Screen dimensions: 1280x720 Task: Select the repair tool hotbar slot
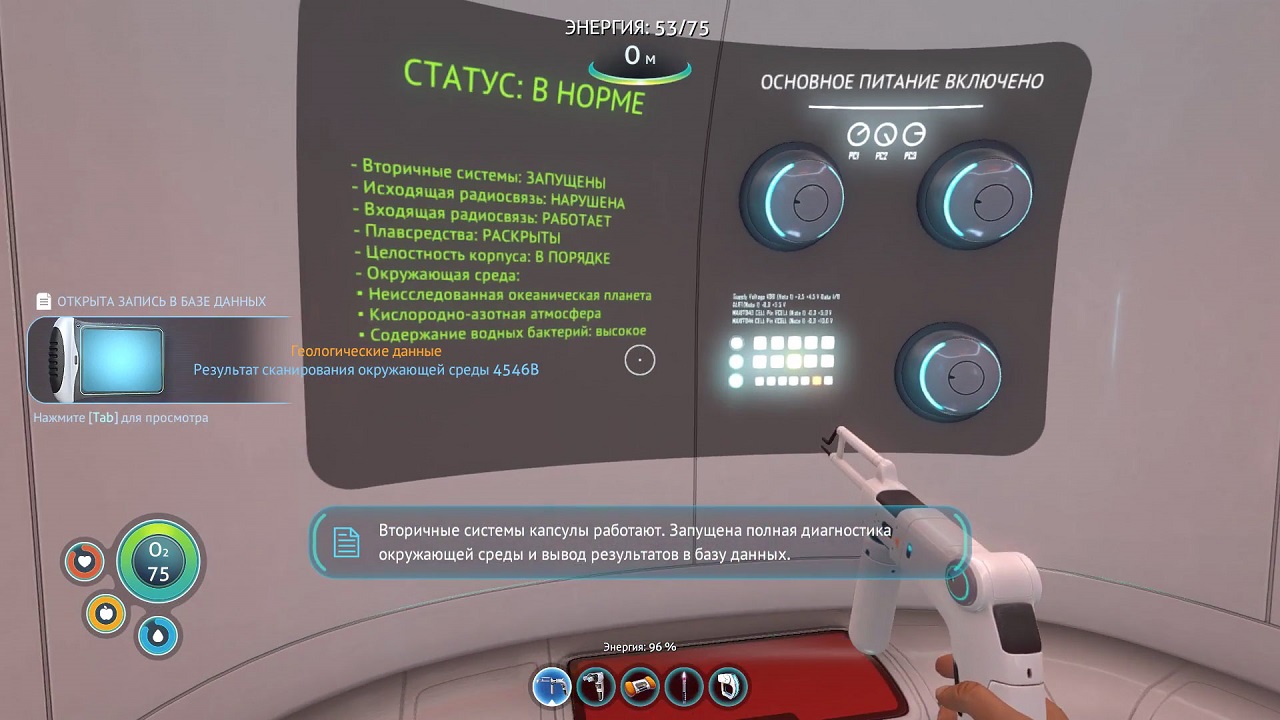point(551,687)
